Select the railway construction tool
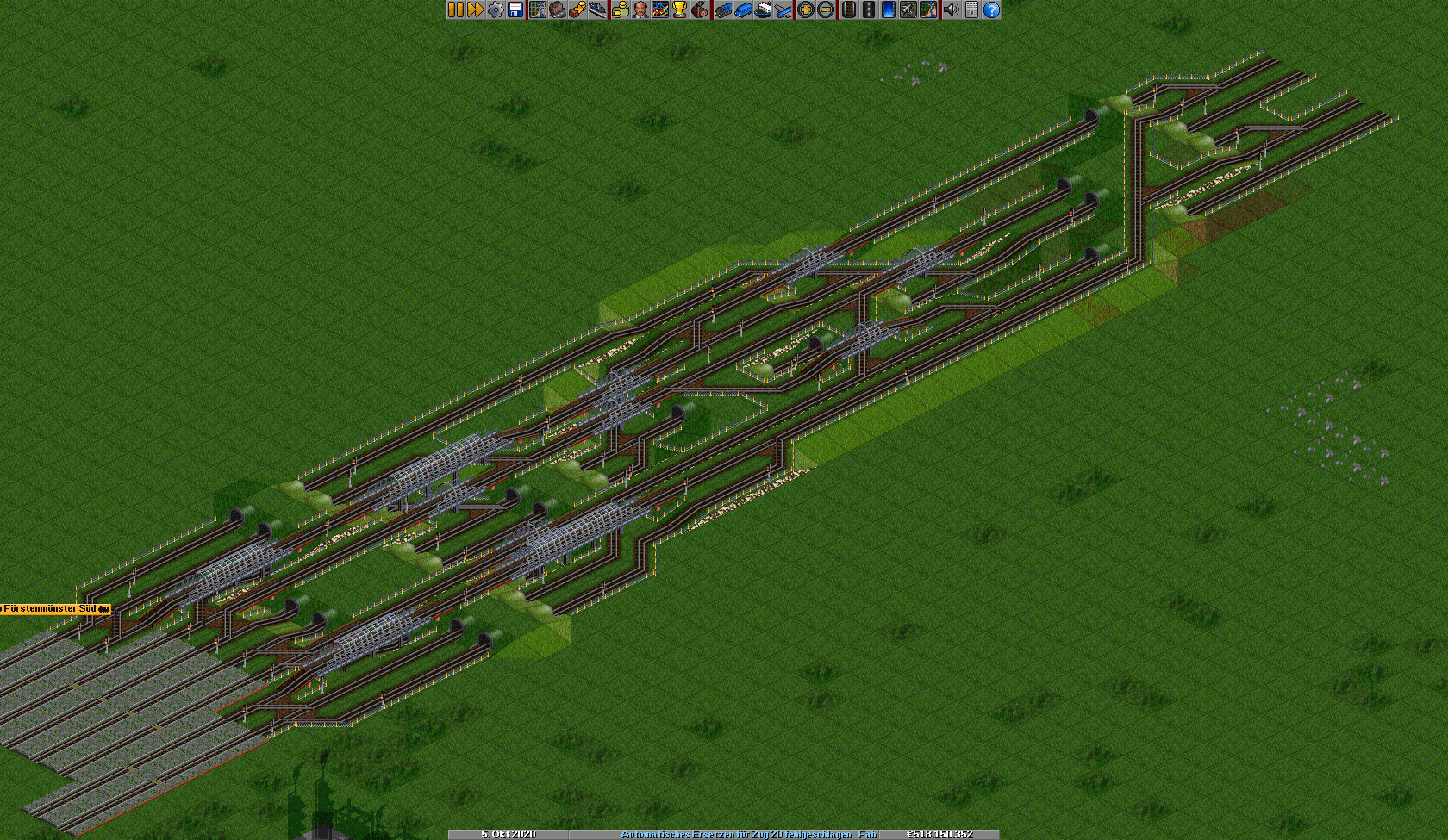 click(849, 9)
